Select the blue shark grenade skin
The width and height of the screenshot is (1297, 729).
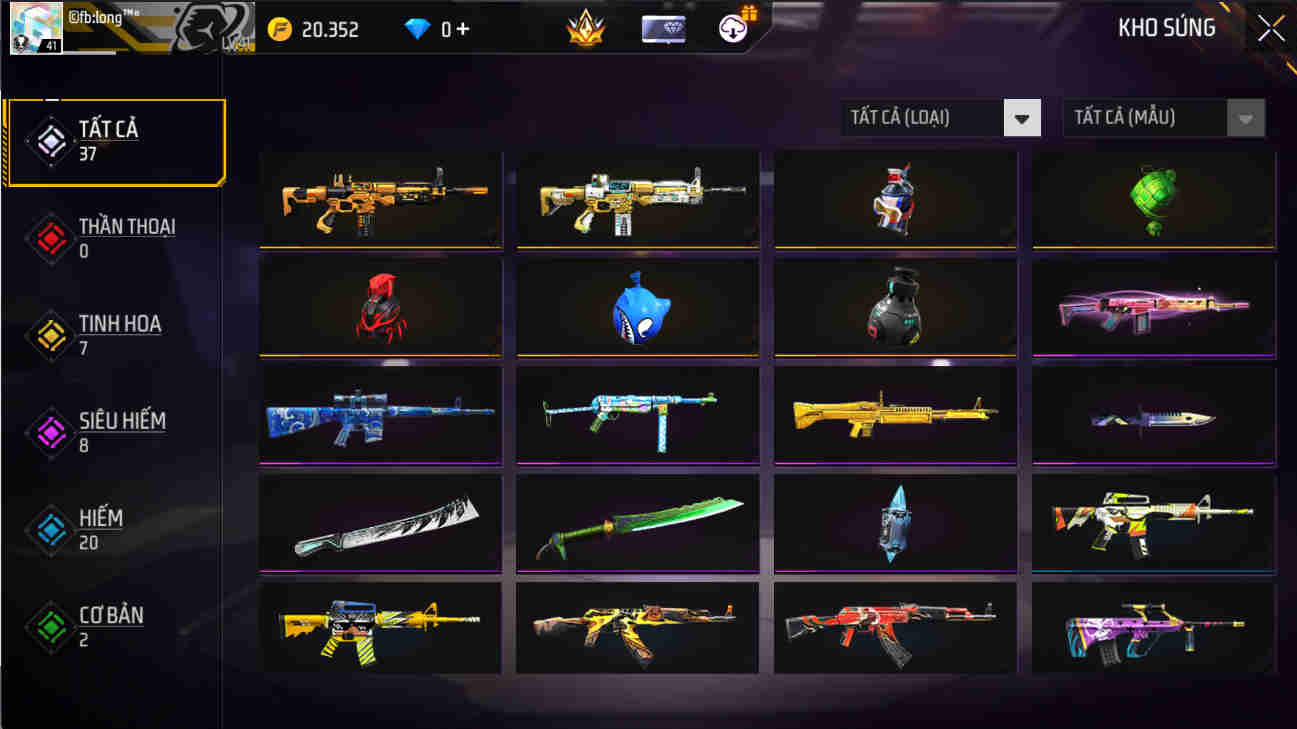(637, 306)
